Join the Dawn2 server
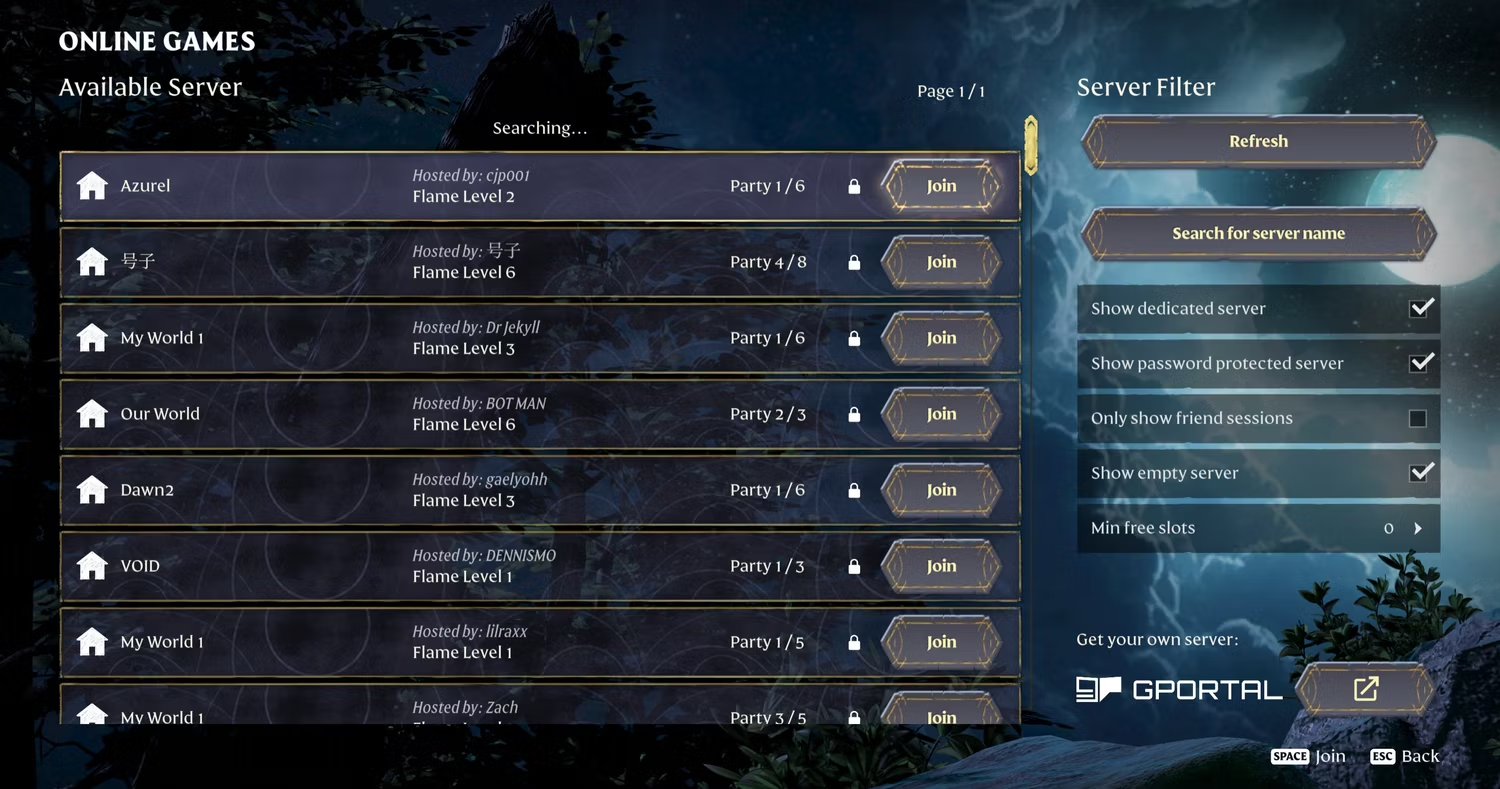This screenshot has height=789, width=1500. tap(941, 490)
